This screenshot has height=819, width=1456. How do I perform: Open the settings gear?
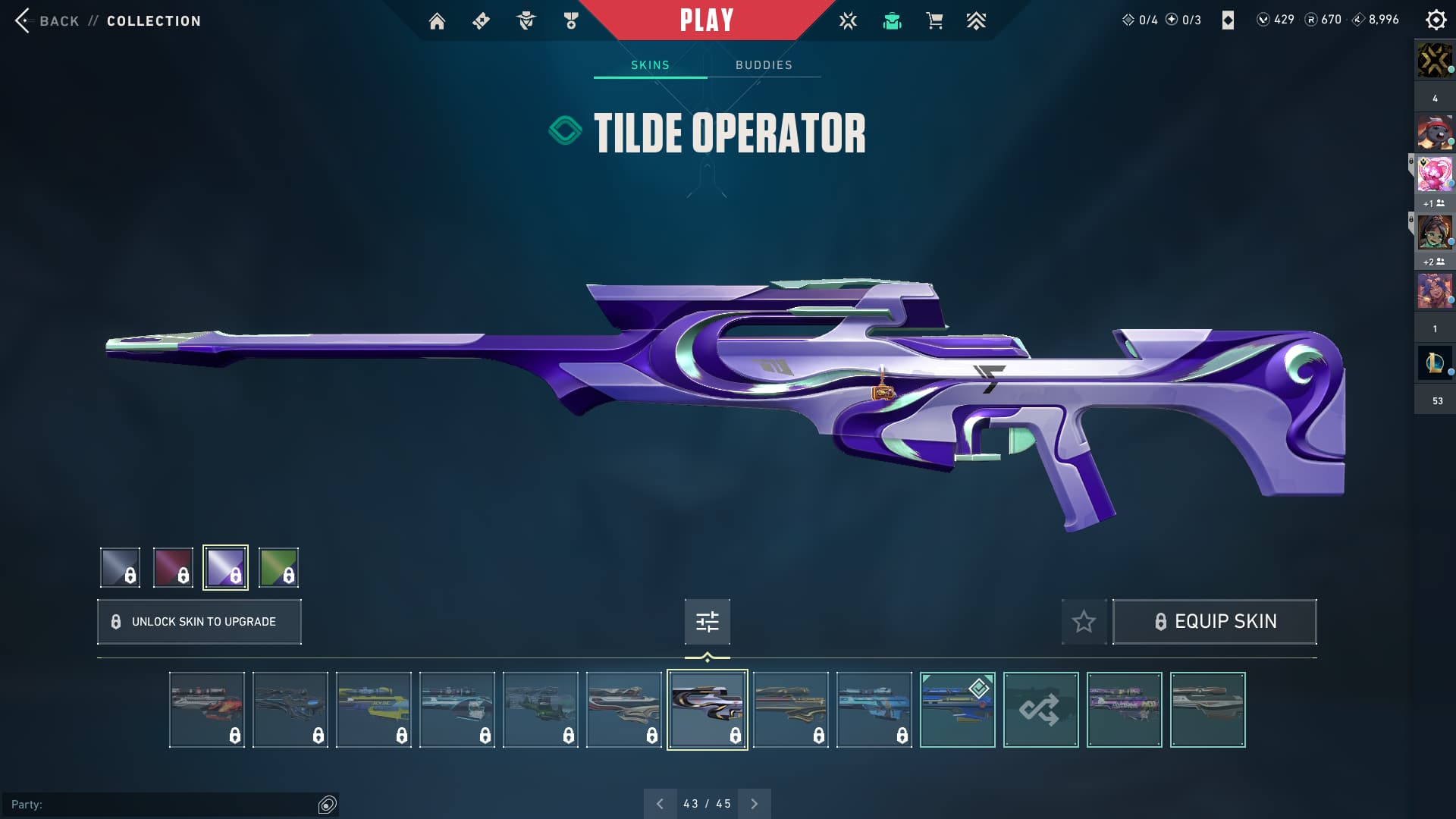coord(1436,20)
